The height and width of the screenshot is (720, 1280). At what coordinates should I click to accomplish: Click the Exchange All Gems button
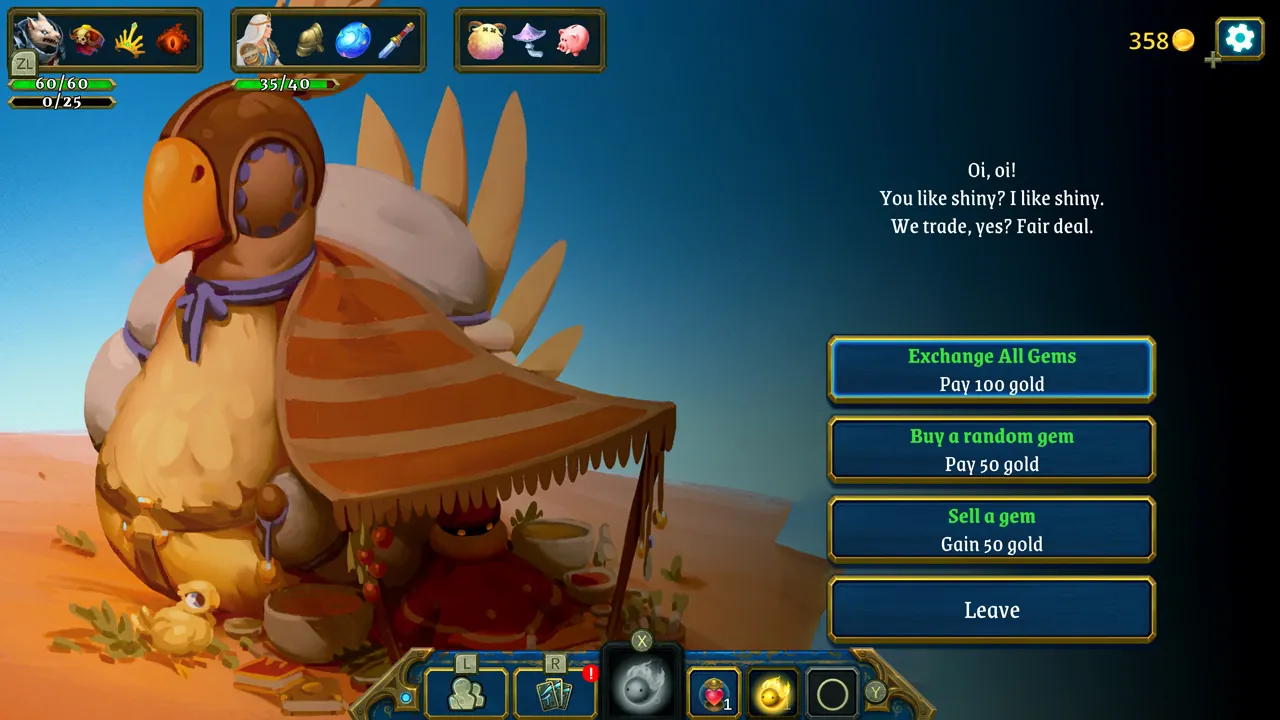tap(991, 369)
